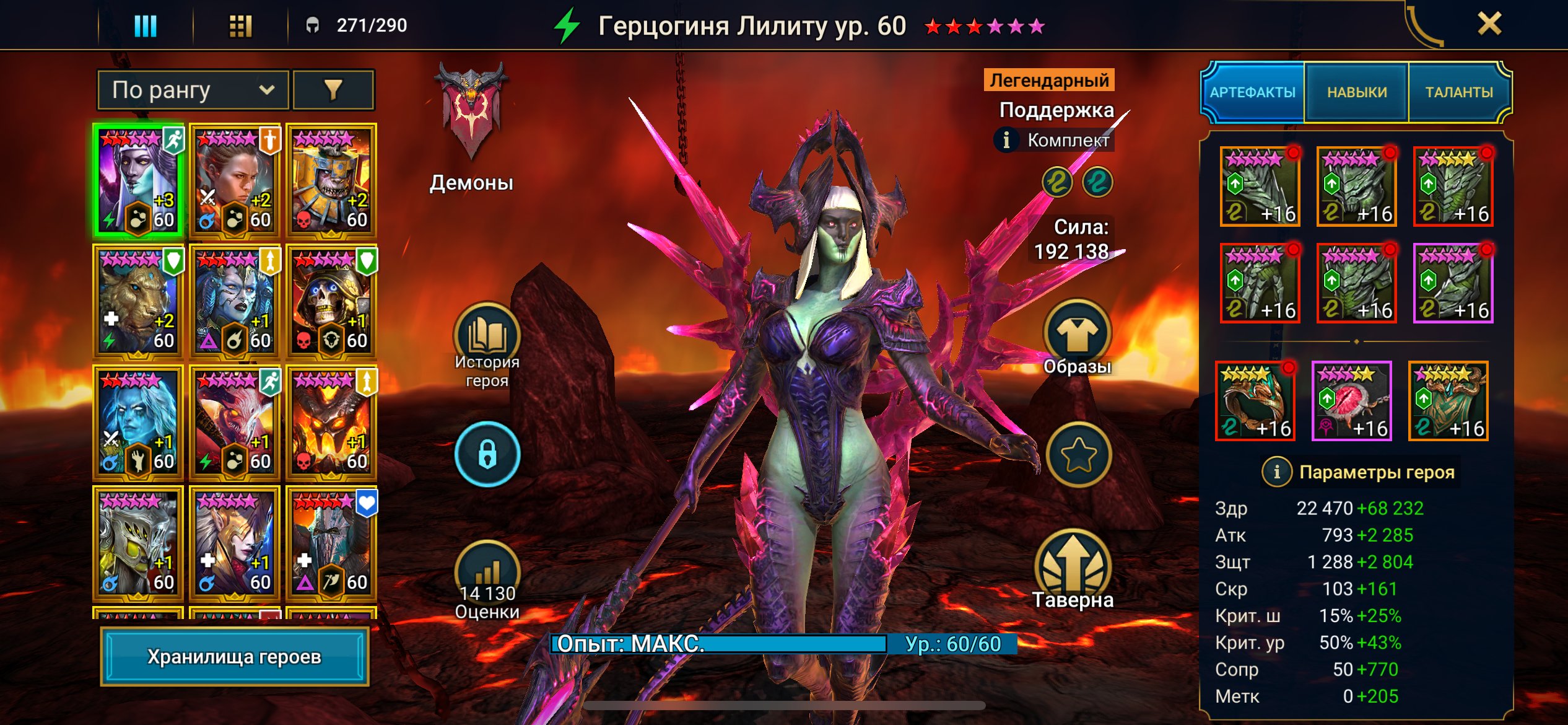Go to the Таверна
The image size is (1568, 725).
pos(1073,567)
